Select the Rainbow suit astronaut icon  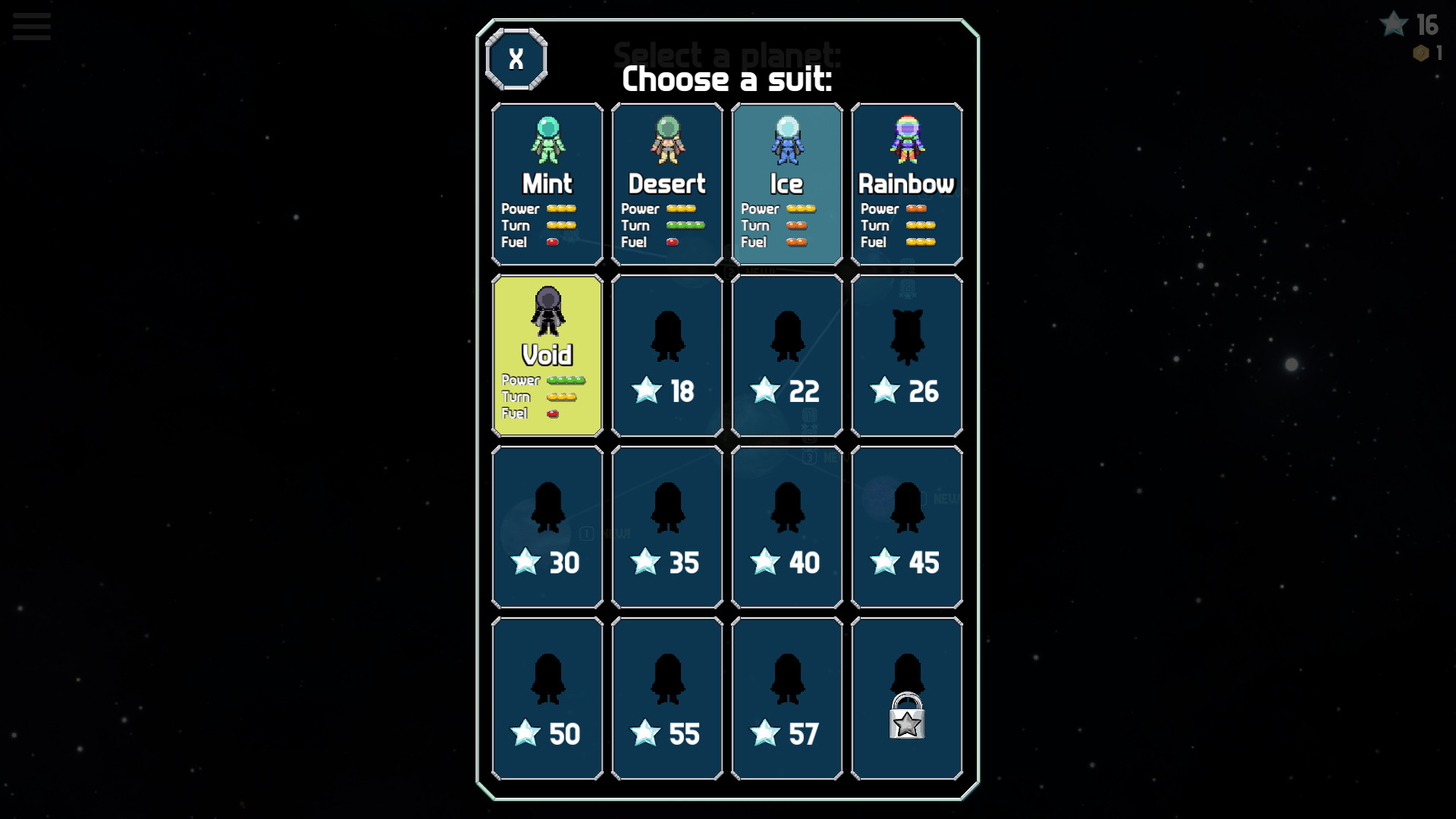coord(907,140)
